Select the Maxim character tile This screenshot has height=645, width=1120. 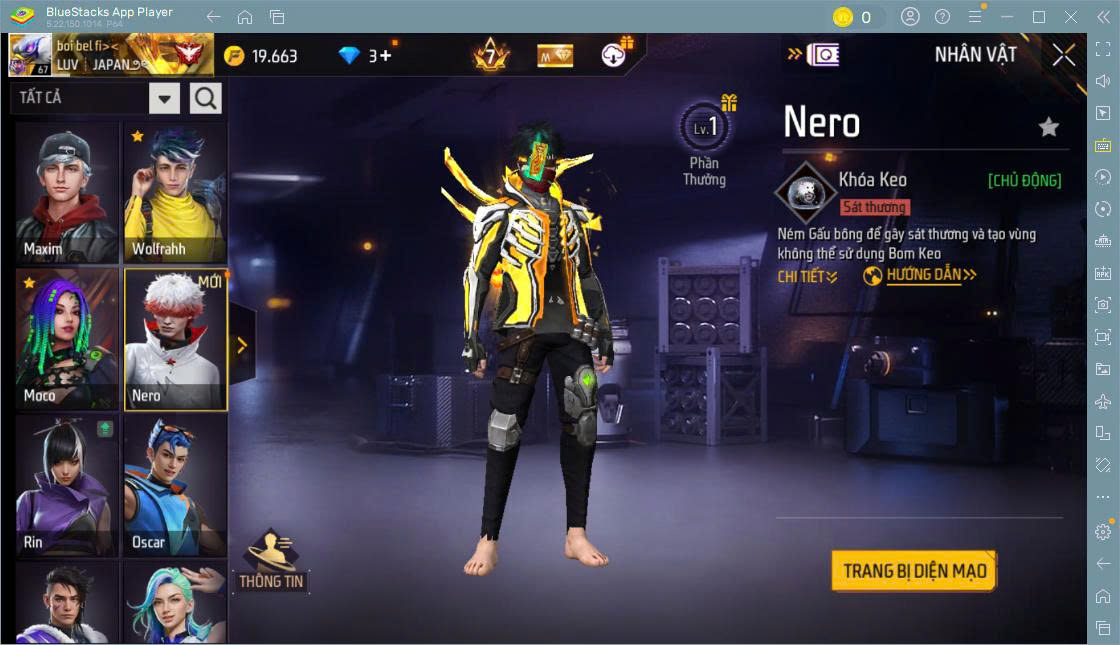[x=66, y=193]
